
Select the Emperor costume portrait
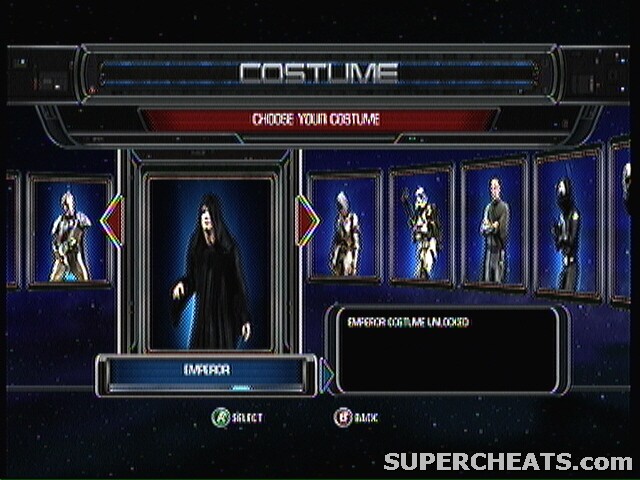pyautogui.click(x=210, y=262)
